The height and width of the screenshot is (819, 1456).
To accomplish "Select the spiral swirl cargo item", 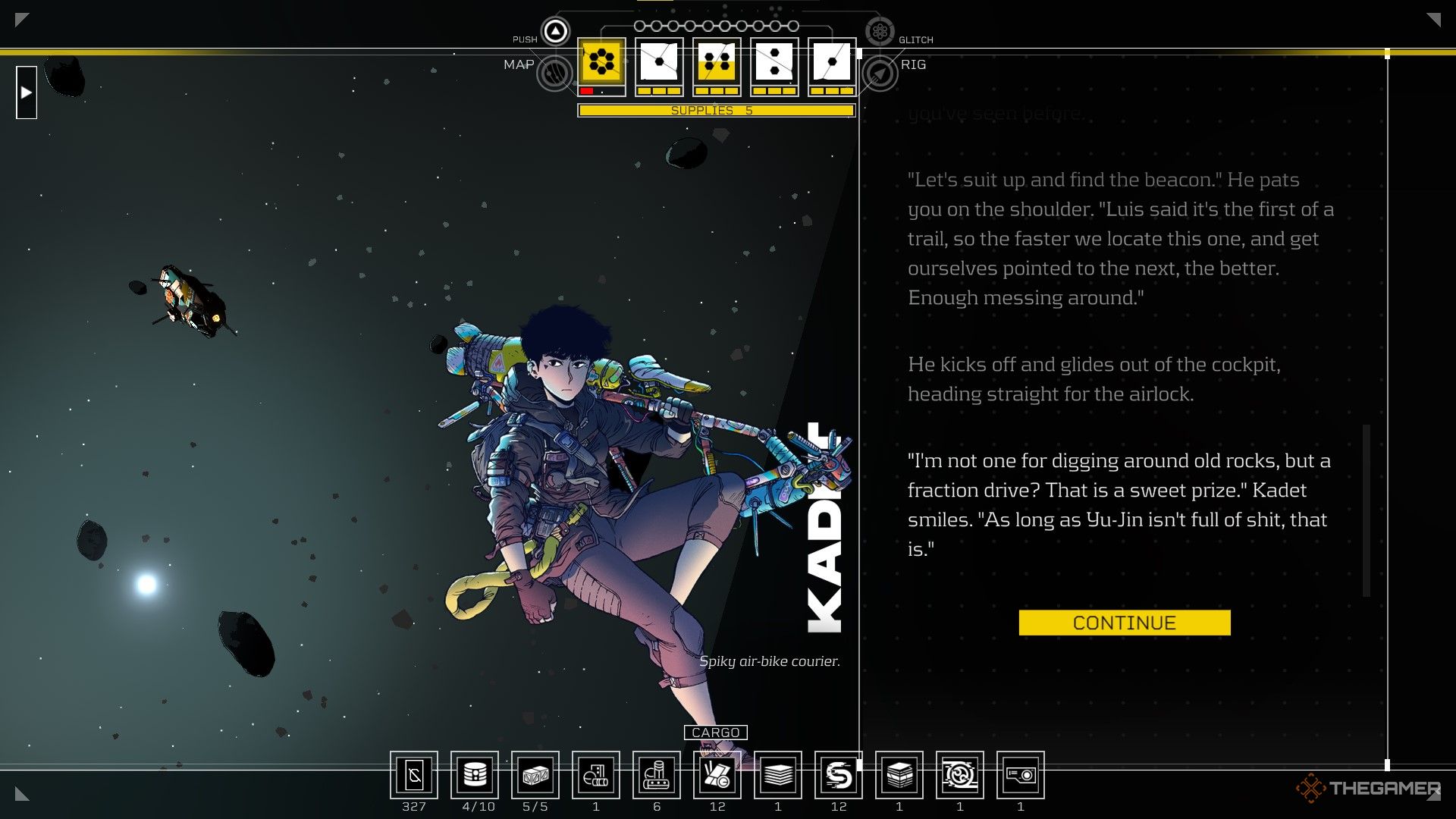I will point(960,775).
